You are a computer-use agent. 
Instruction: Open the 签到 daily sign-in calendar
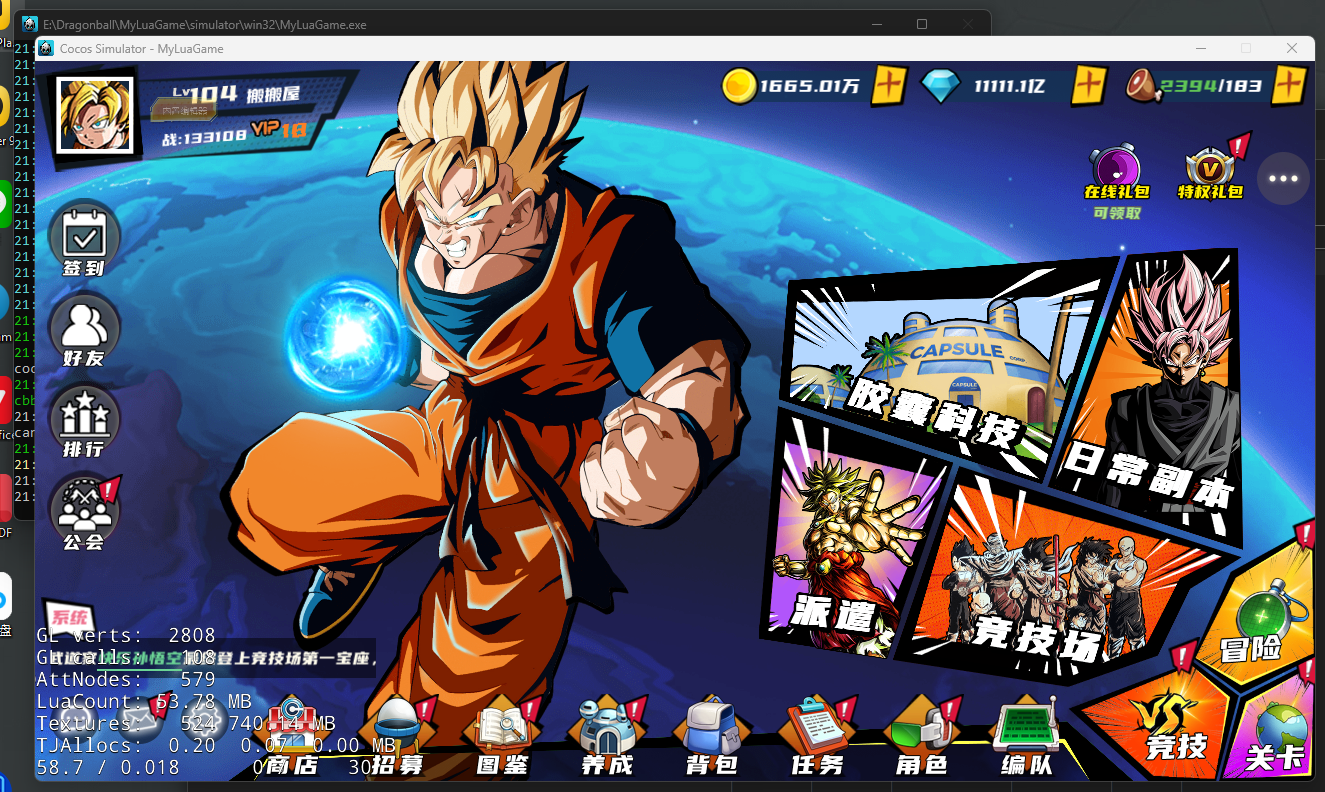click(x=85, y=238)
